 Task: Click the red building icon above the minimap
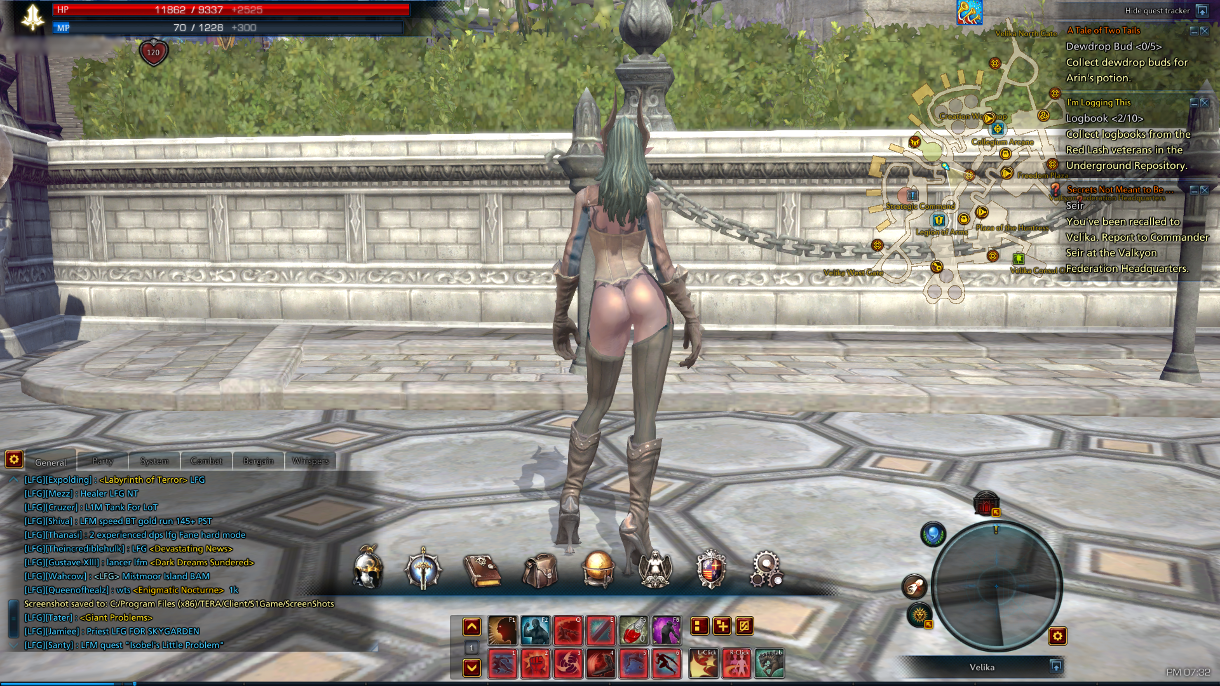[986, 503]
